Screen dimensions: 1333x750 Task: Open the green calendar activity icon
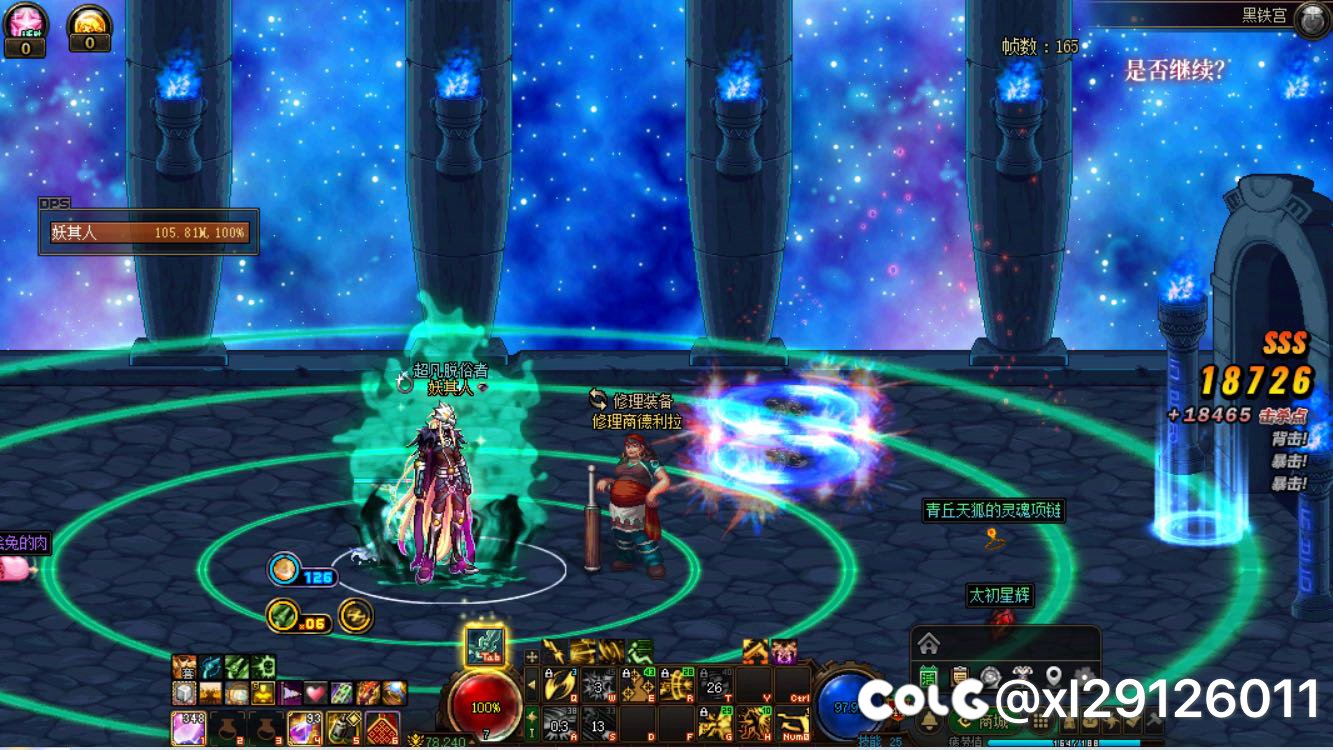[929, 676]
